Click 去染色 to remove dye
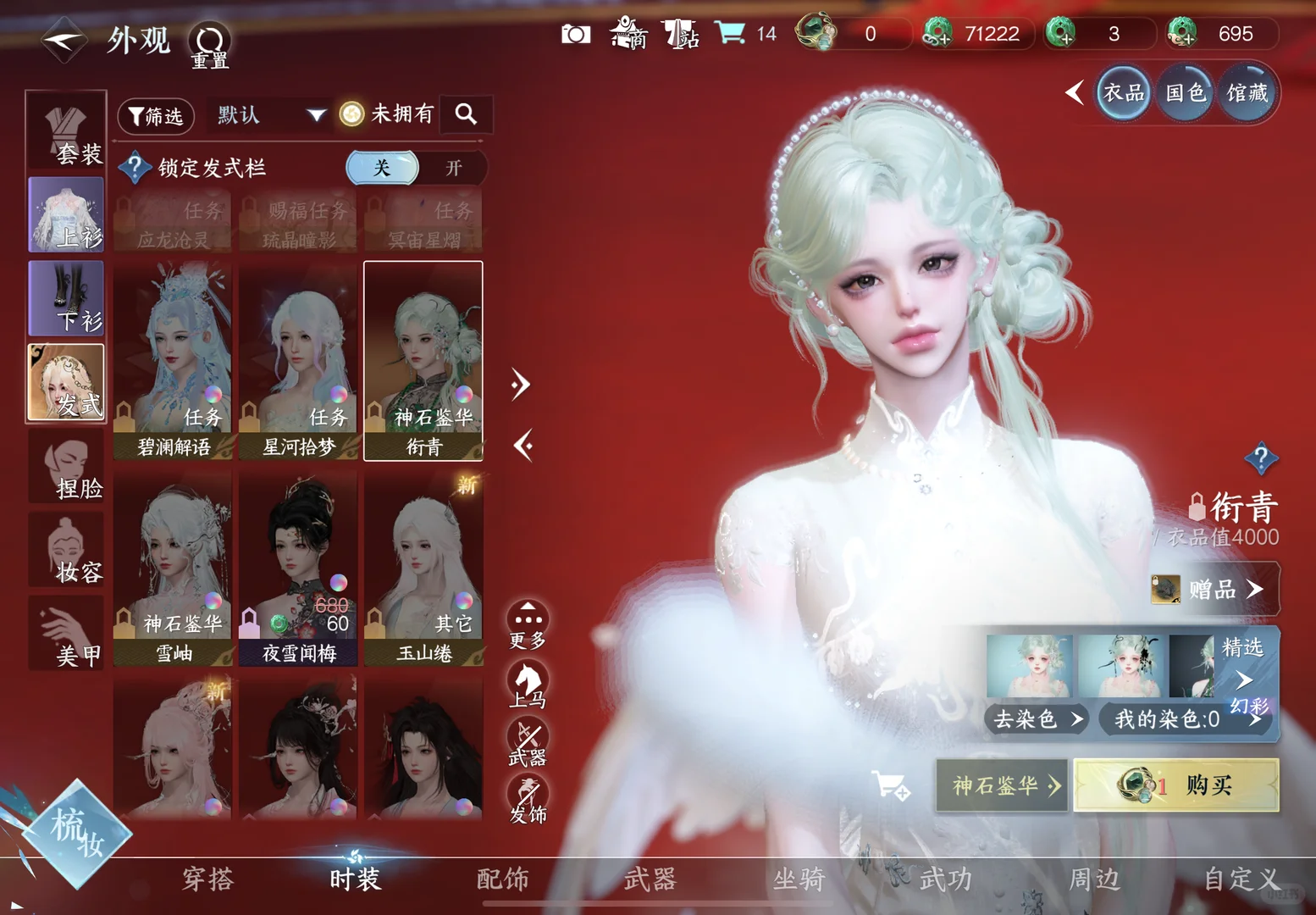 [x=1035, y=719]
